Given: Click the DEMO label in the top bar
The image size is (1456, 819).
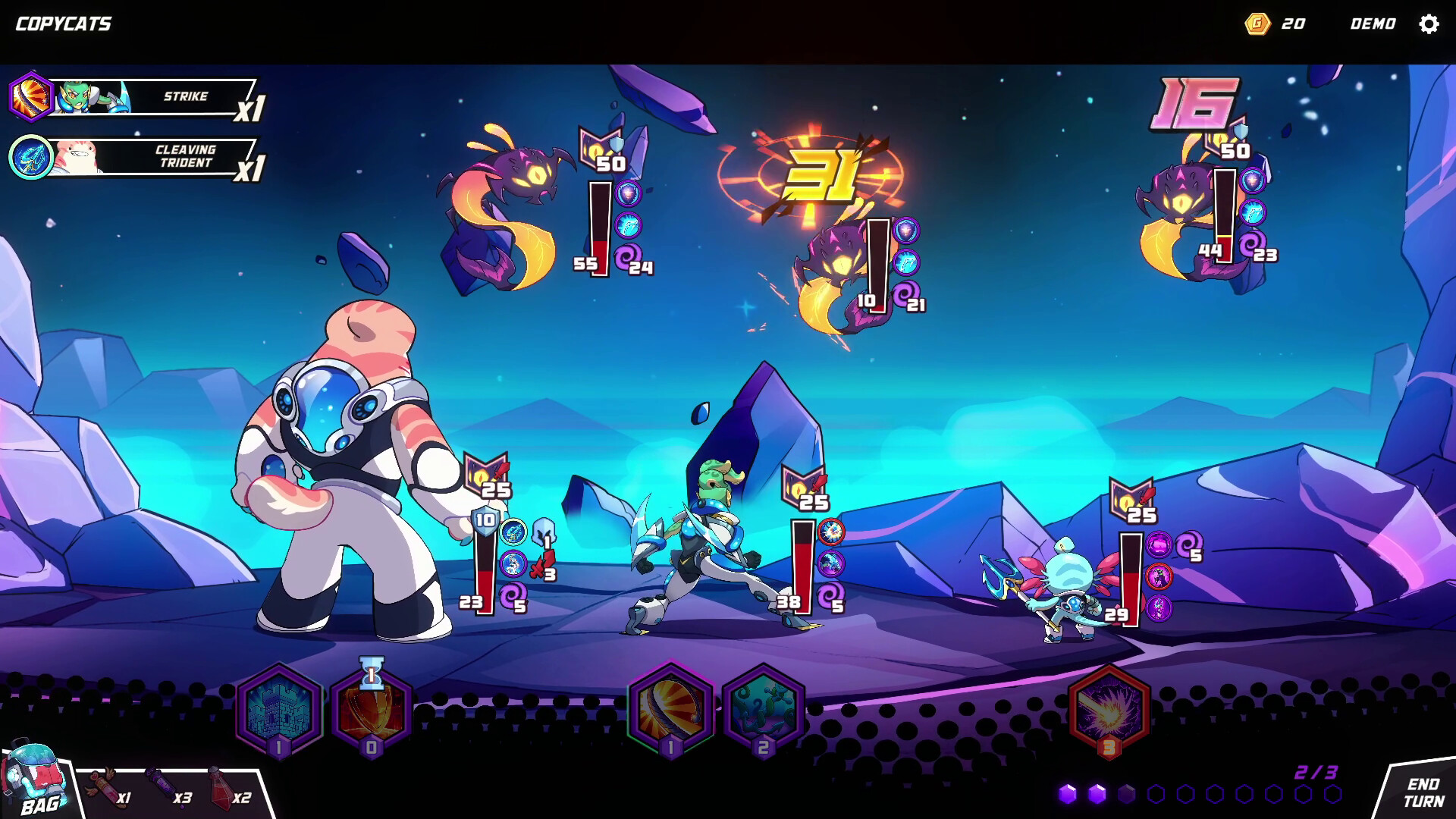Looking at the screenshot, I should (x=1375, y=24).
